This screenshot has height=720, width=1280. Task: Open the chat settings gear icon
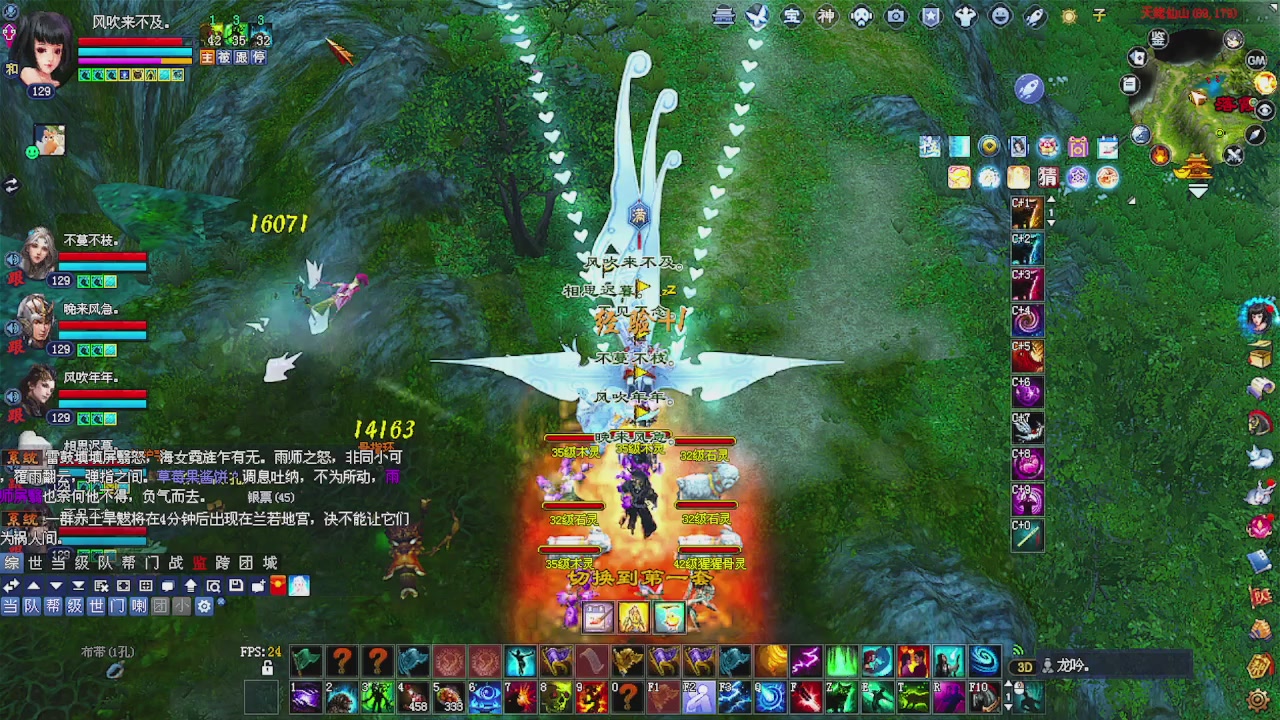pyautogui.click(x=204, y=606)
